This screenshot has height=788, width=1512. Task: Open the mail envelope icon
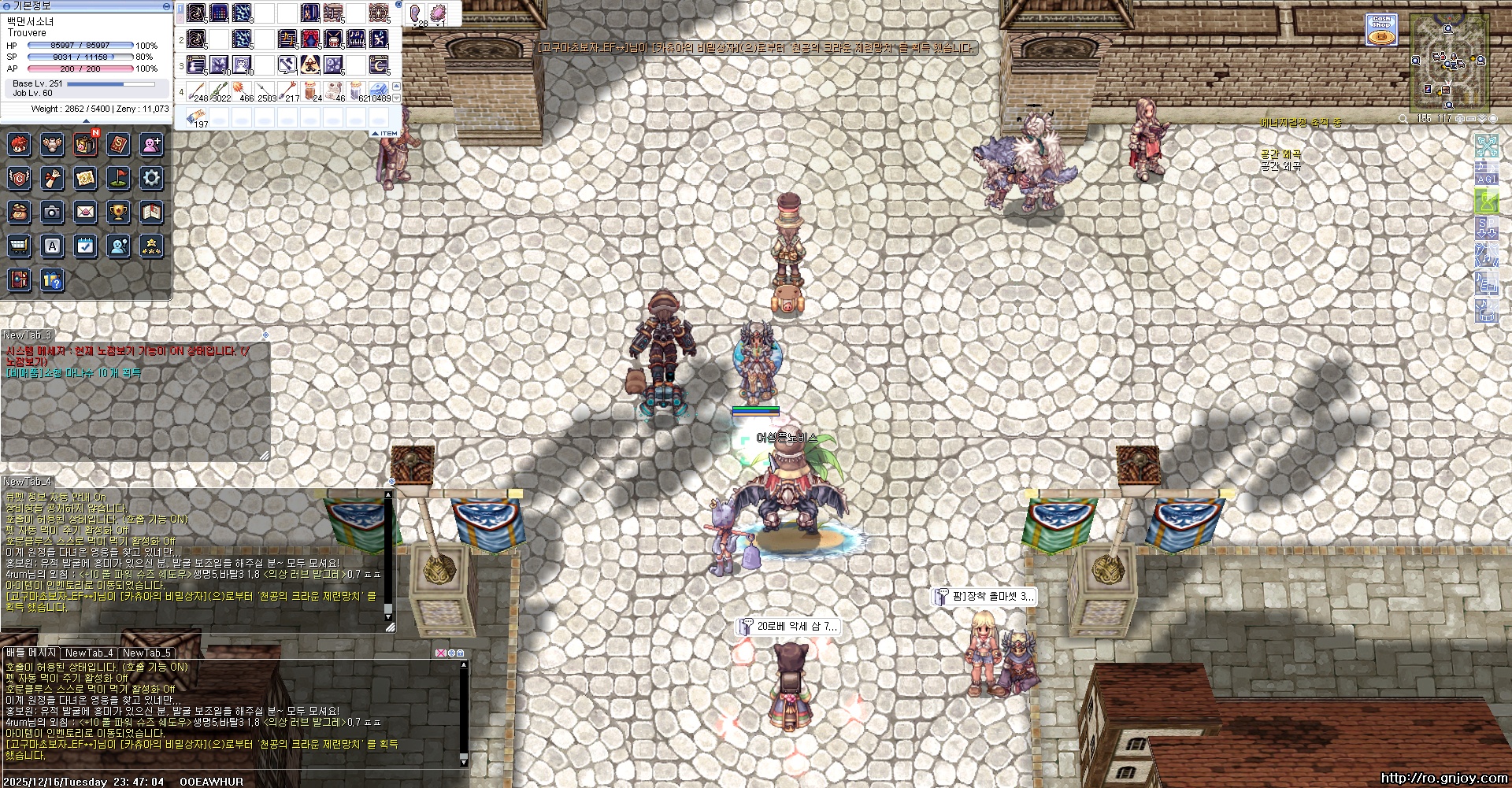85,211
